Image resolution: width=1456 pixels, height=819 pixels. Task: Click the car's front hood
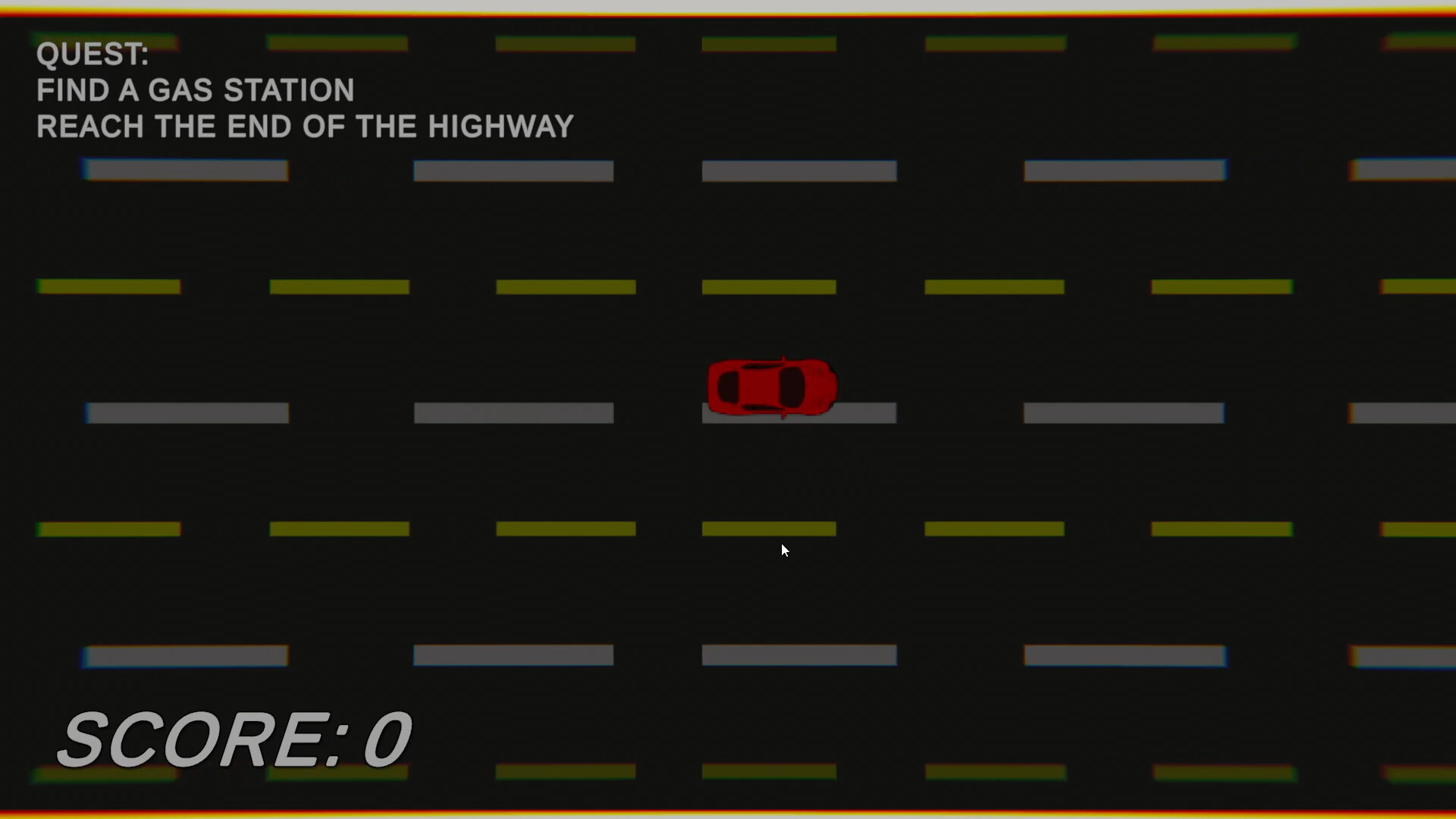[819, 385]
